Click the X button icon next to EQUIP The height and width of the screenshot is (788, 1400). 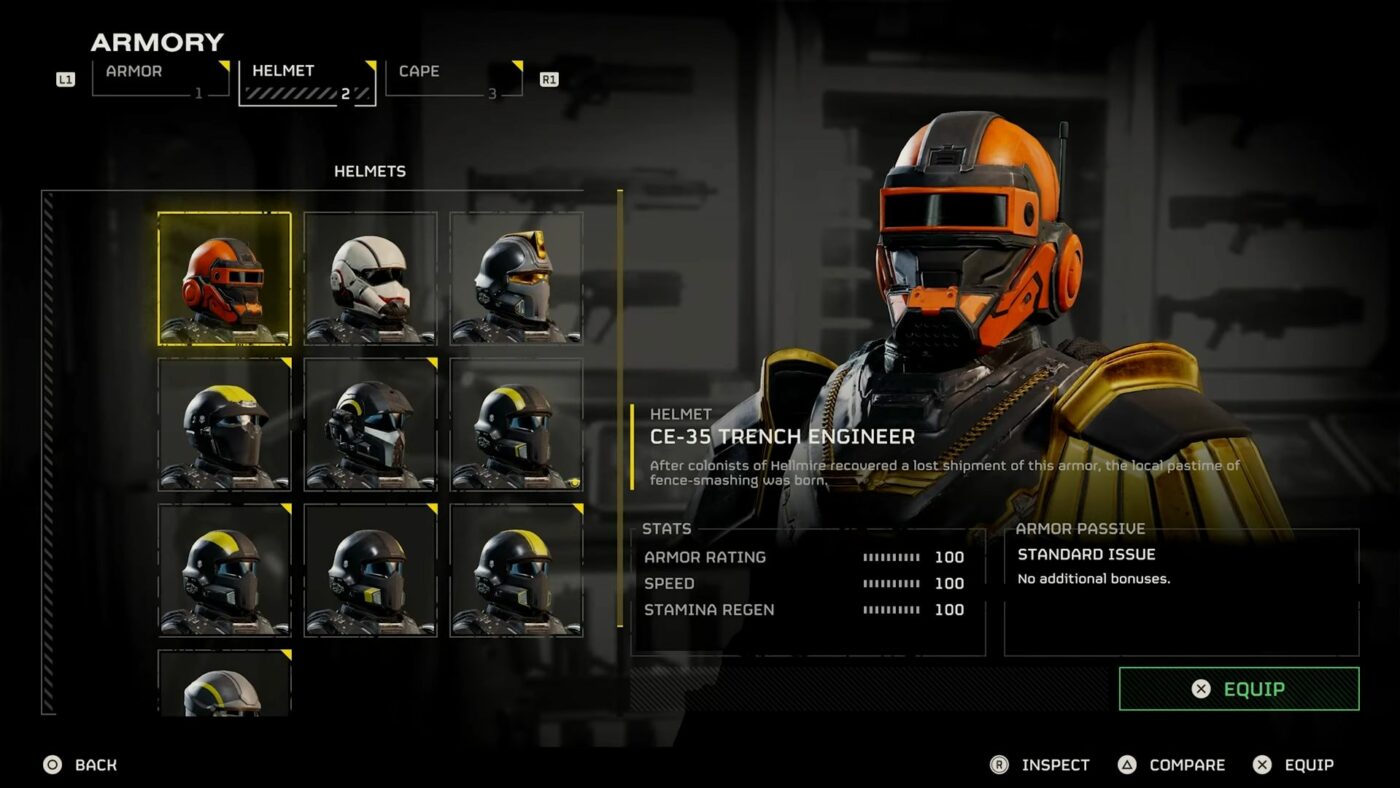click(1262, 765)
